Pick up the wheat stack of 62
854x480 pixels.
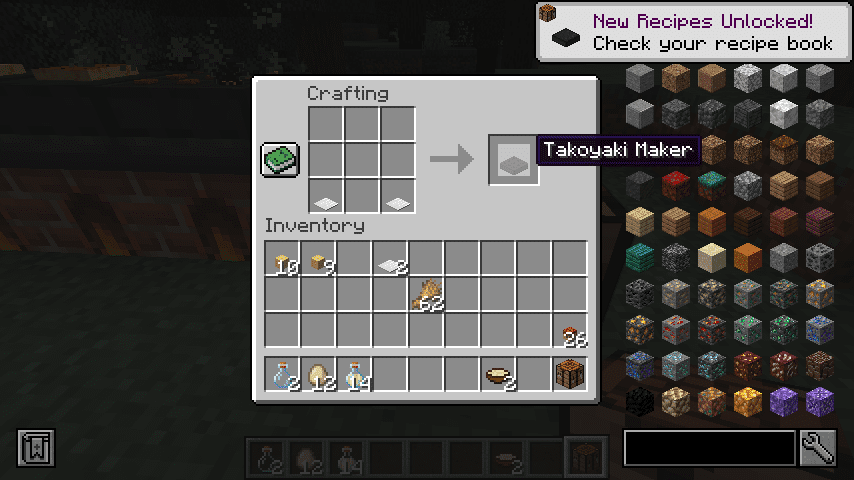[426, 294]
